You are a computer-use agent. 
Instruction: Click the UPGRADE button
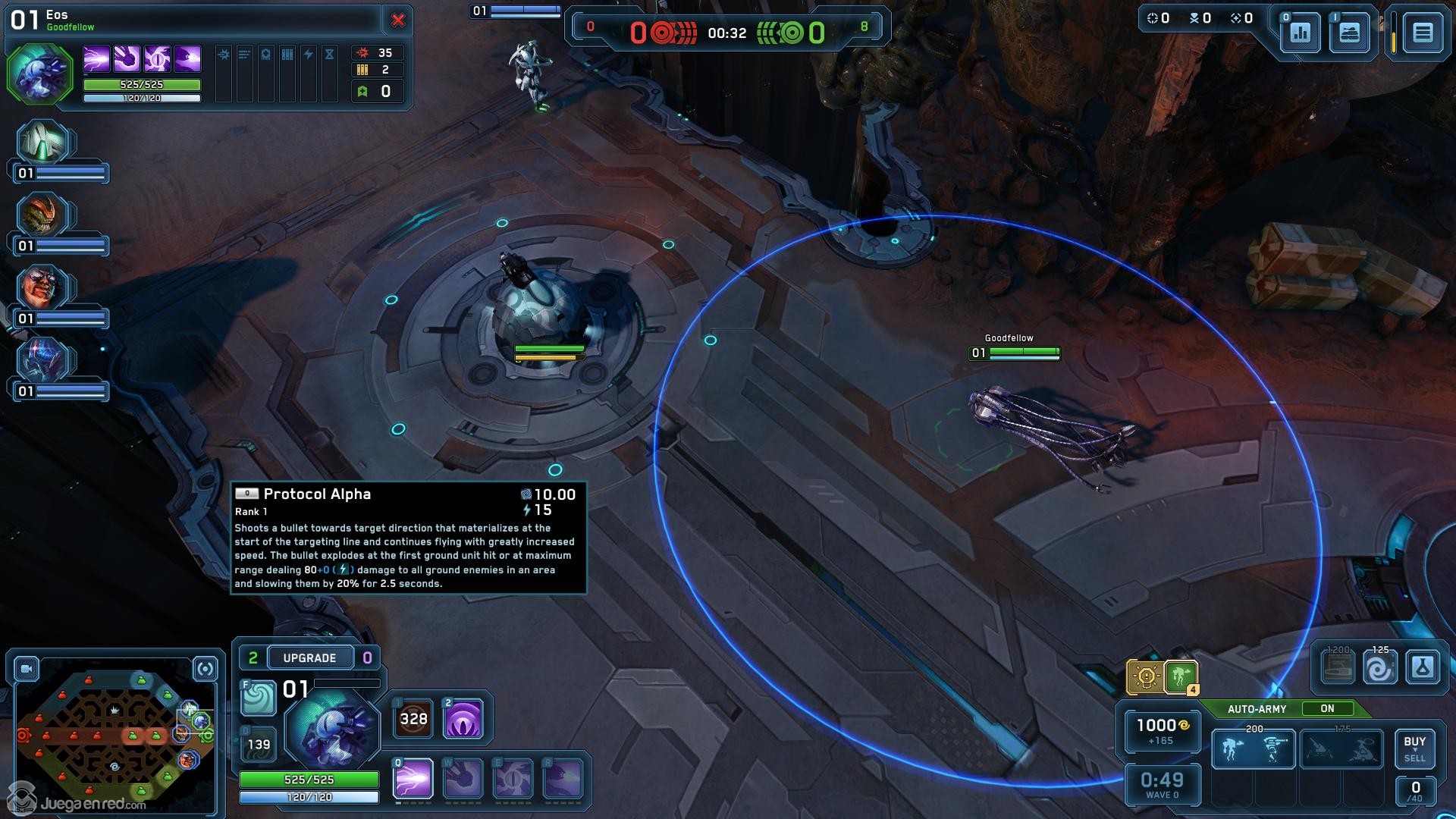[x=309, y=657]
